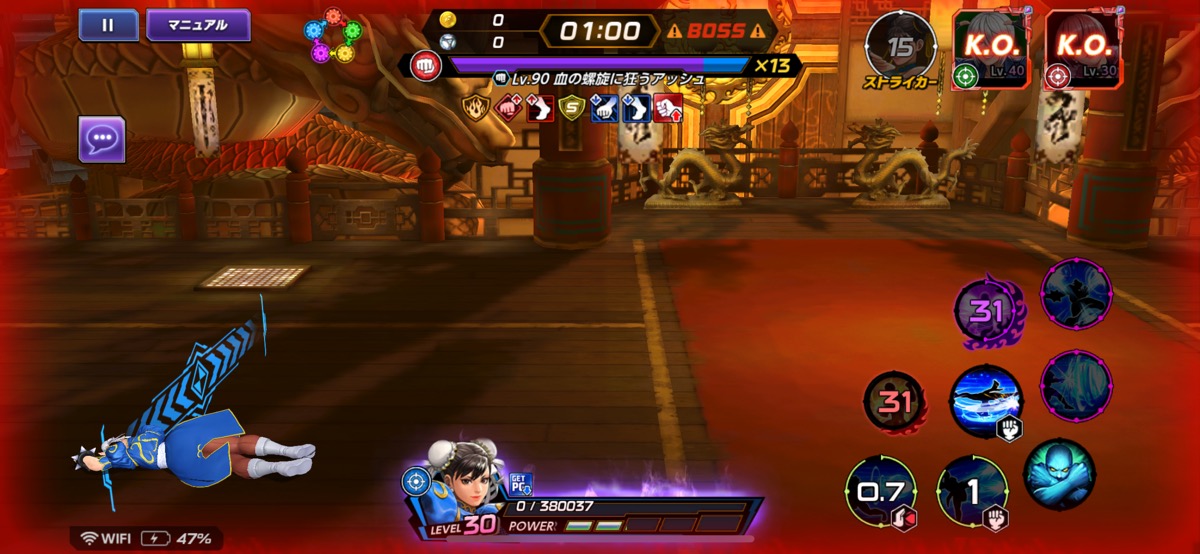Tap the GET PG icon

[x=520, y=485]
